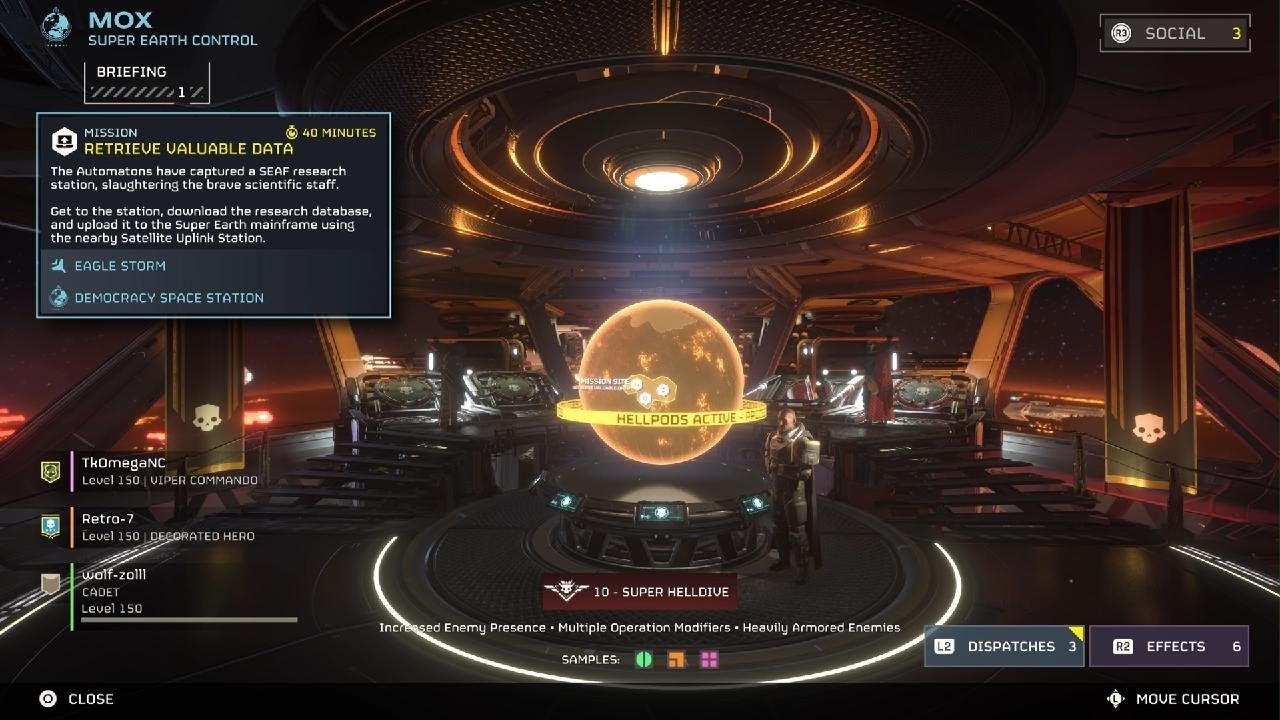Click the green common samples icon
Viewport: 1280px width, 720px height.
[644, 660]
